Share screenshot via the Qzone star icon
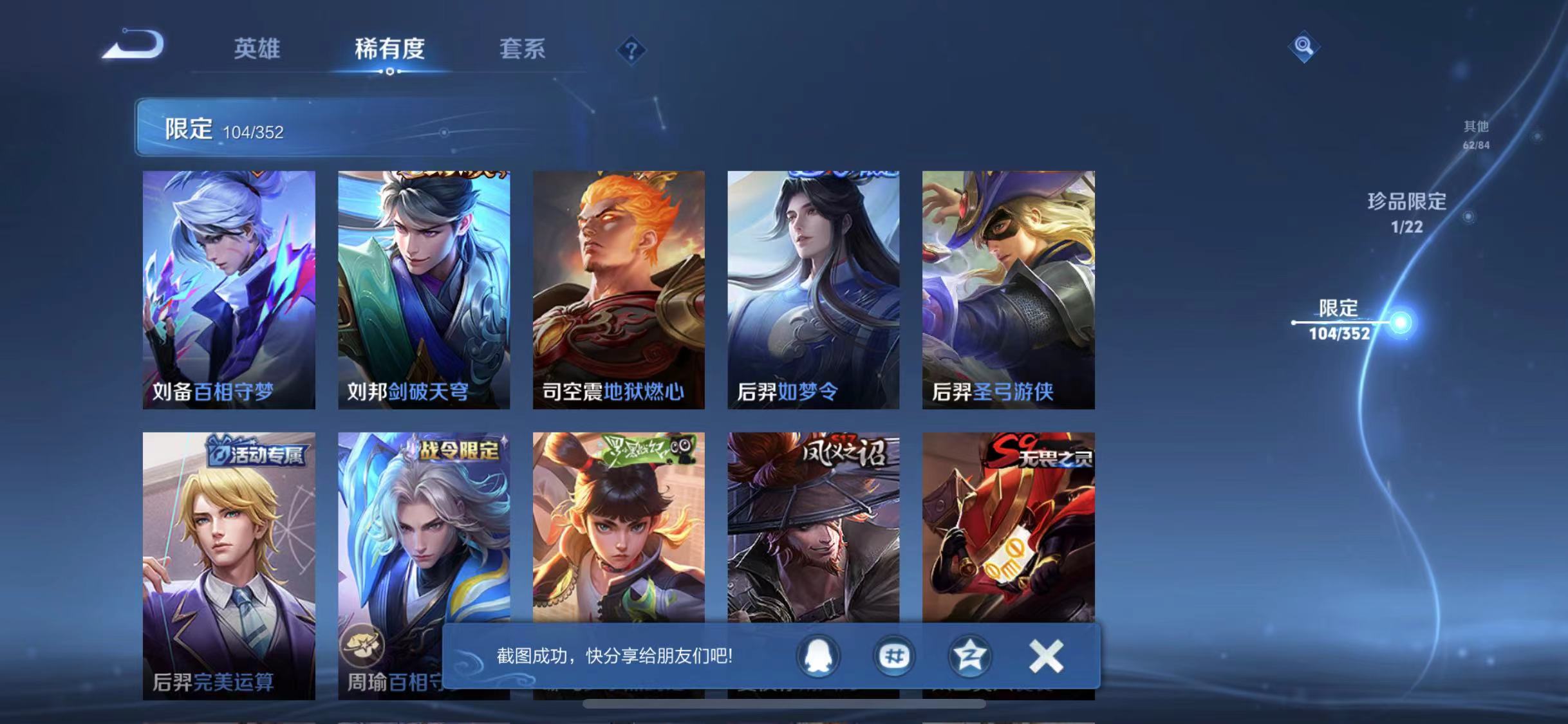 969,657
